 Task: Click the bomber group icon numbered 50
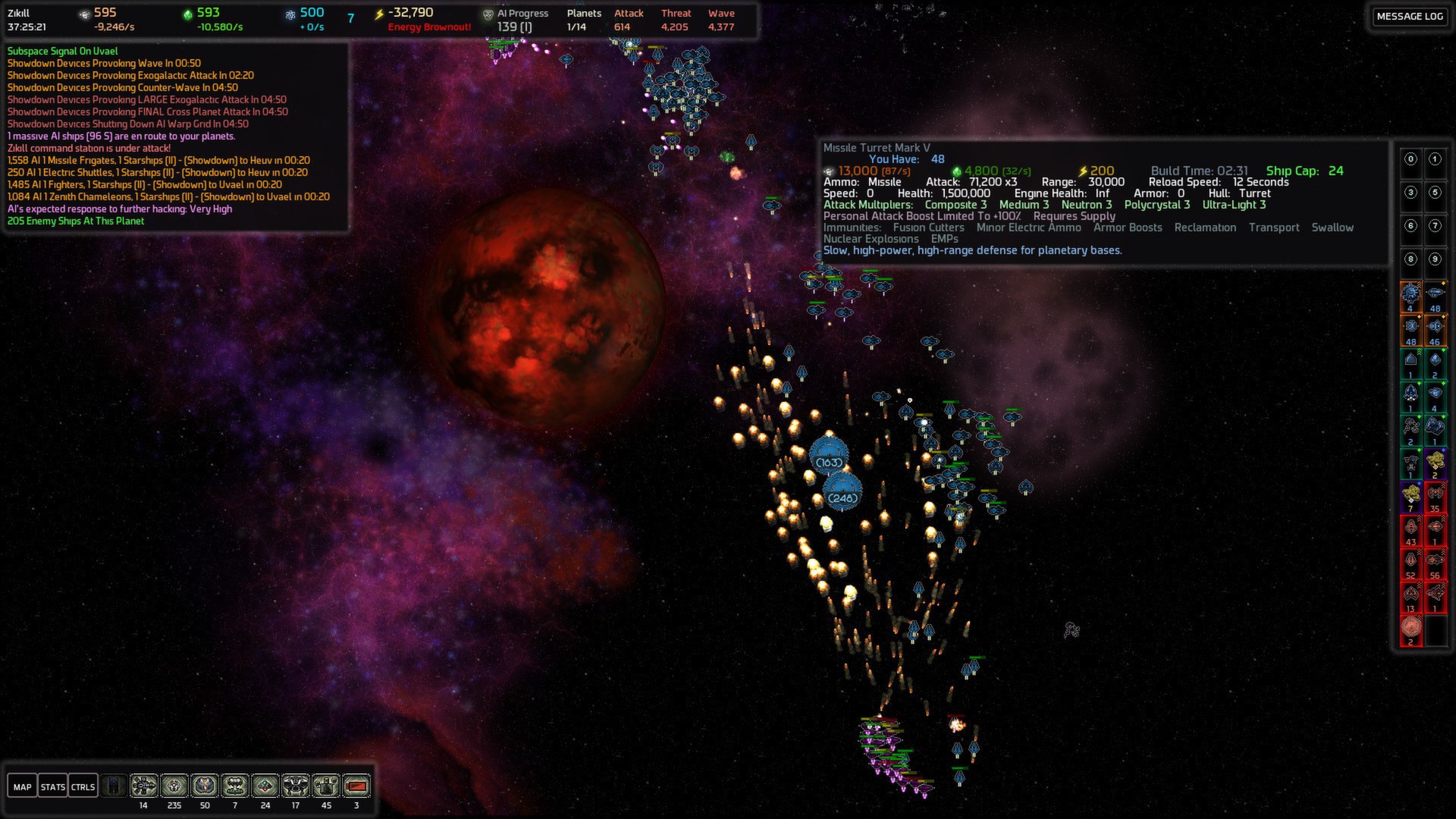(203, 786)
